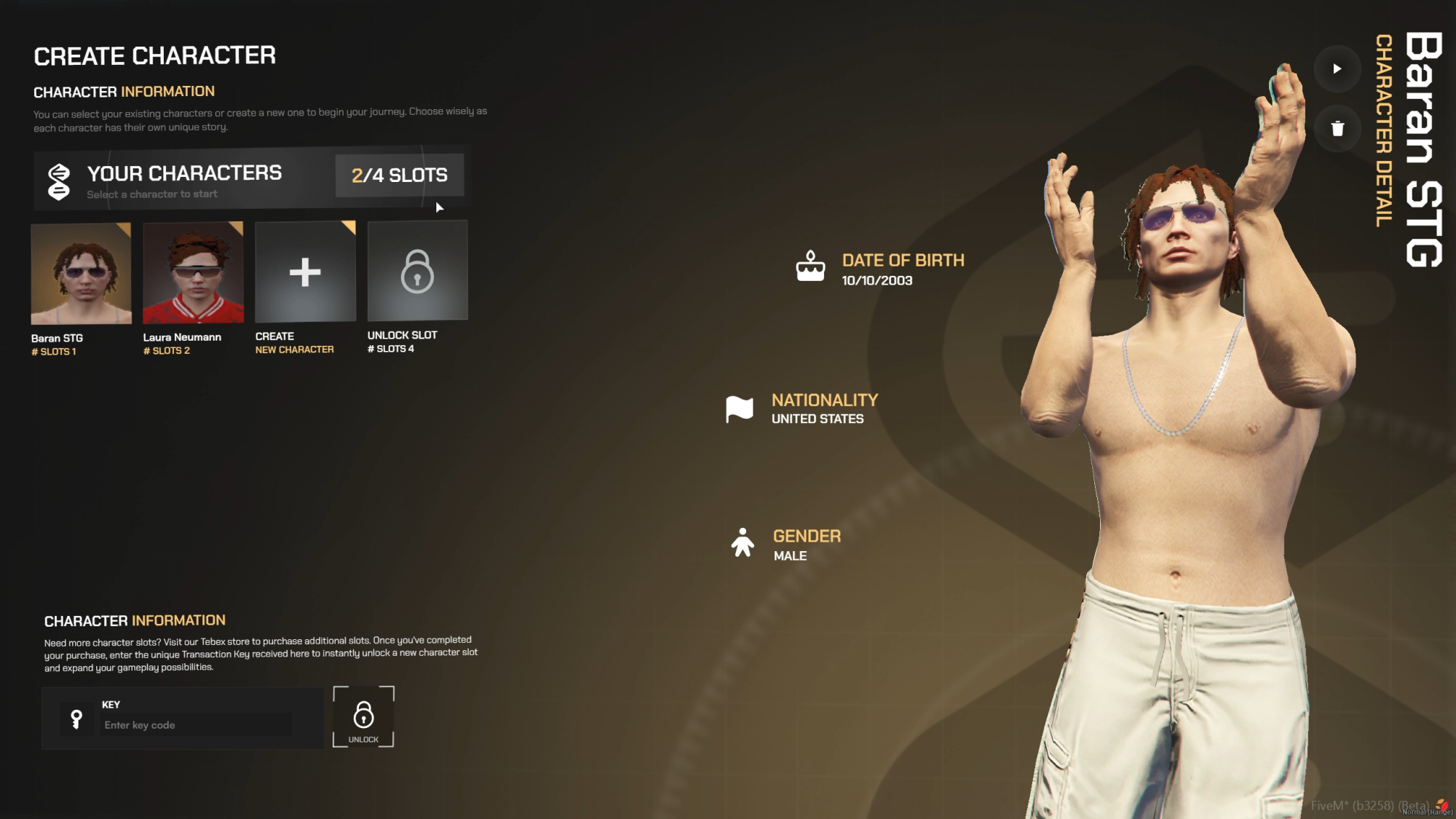Create a new character with the plus tile
The height and width of the screenshot is (819, 1456).
tap(305, 272)
